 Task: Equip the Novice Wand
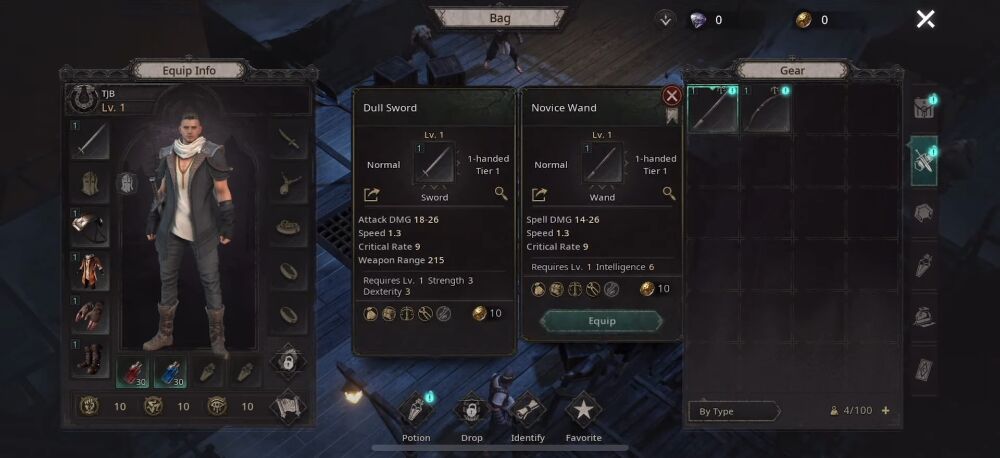tap(601, 321)
